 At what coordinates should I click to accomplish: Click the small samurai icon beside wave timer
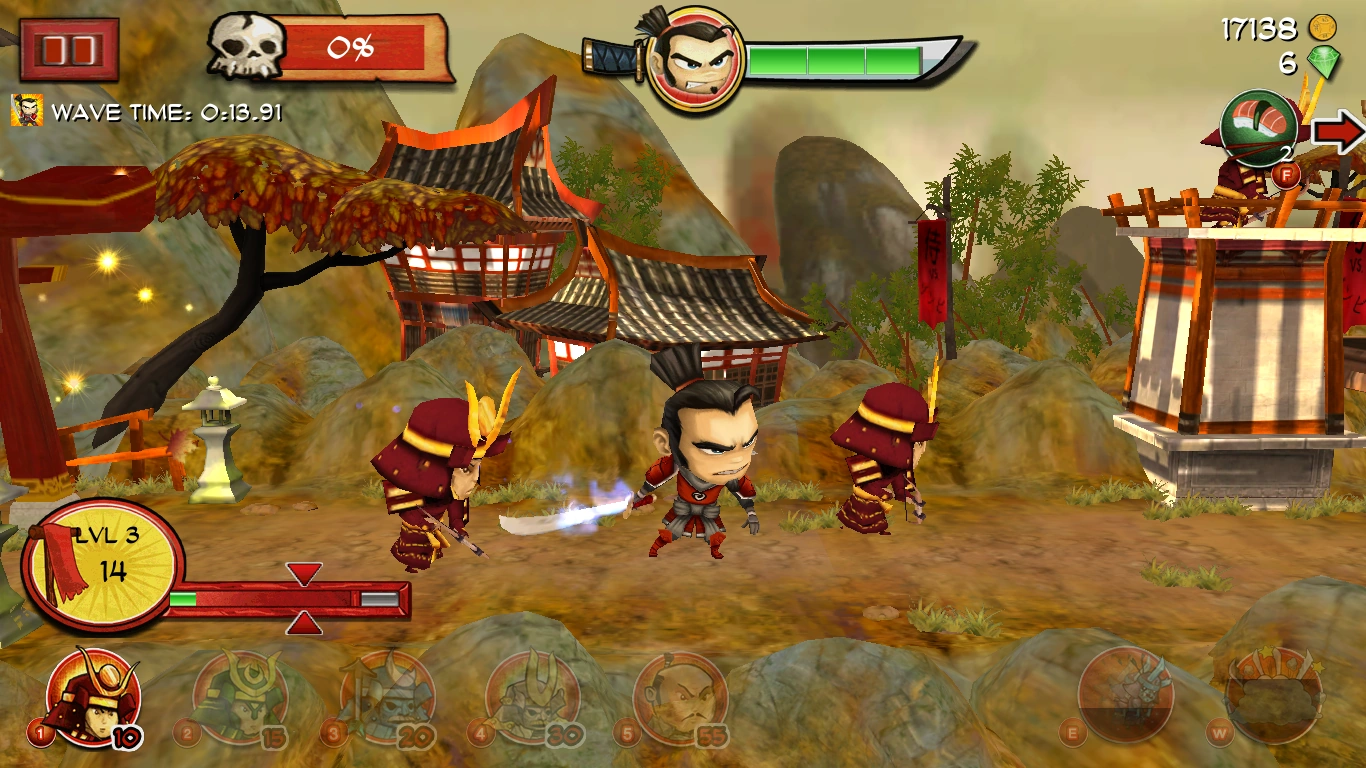(x=27, y=109)
